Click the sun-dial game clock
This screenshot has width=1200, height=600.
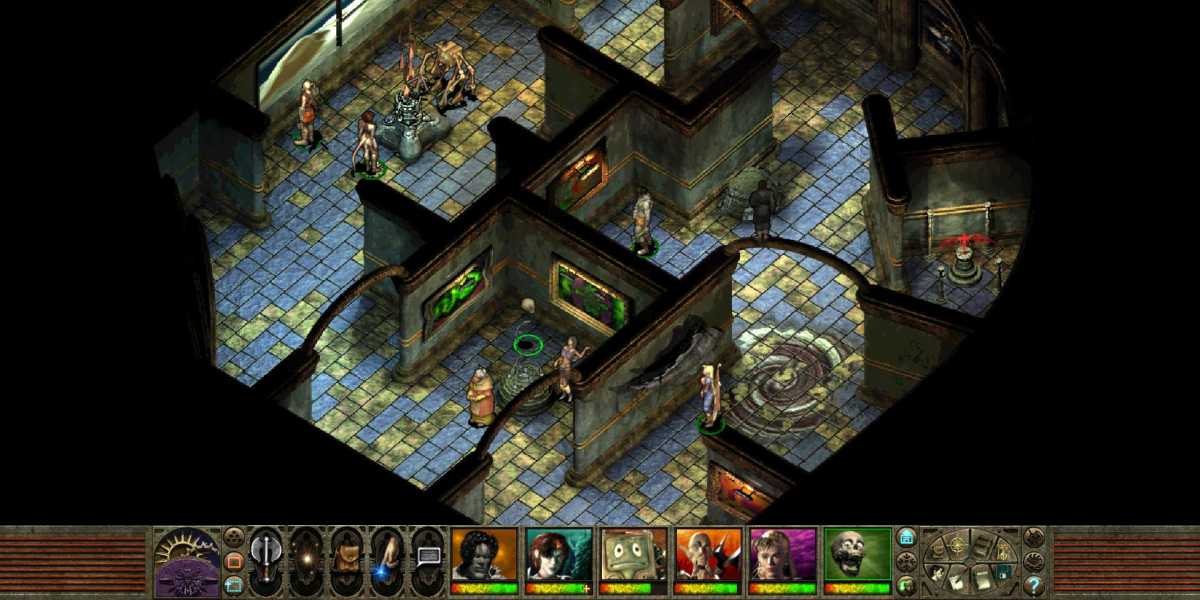187,560
